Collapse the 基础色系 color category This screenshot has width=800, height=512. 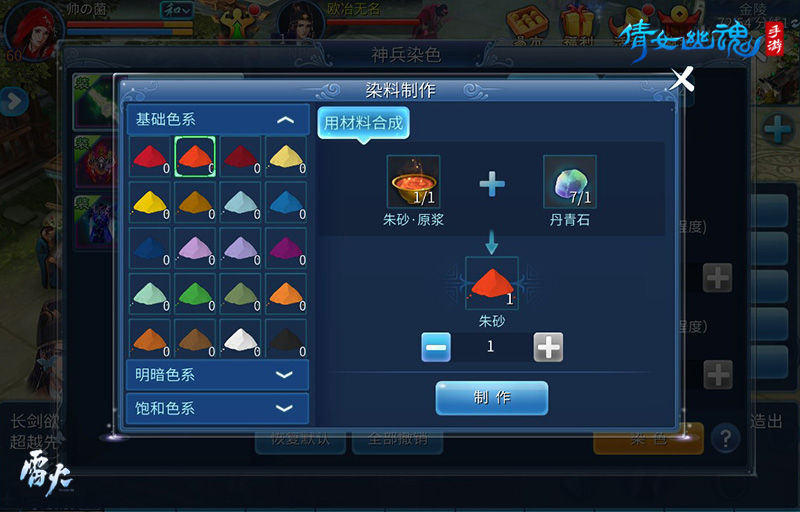285,120
